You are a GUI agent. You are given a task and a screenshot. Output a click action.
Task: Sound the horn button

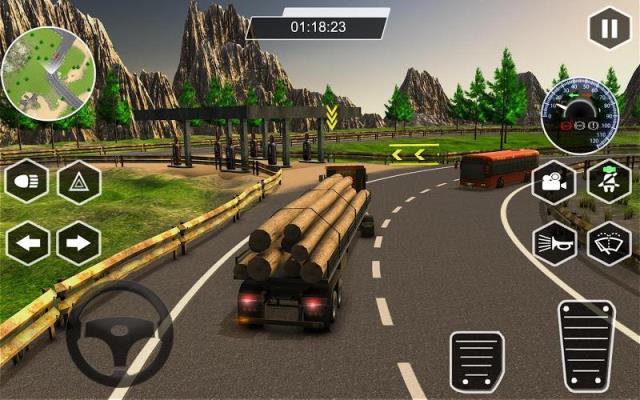pos(554,243)
